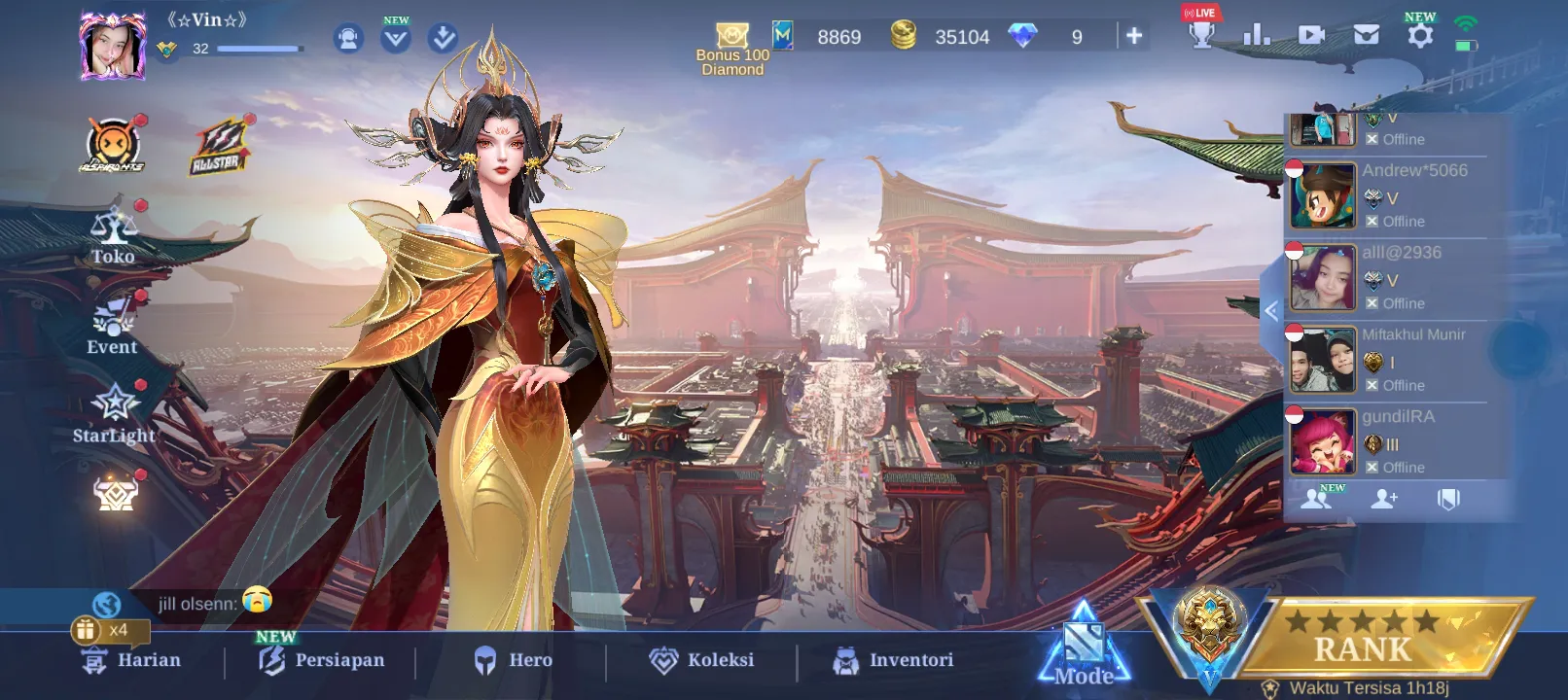The height and width of the screenshot is (700, 1568).
Task: Open the leaderboard bar chart icon
Action: (x=1256, y=36)
